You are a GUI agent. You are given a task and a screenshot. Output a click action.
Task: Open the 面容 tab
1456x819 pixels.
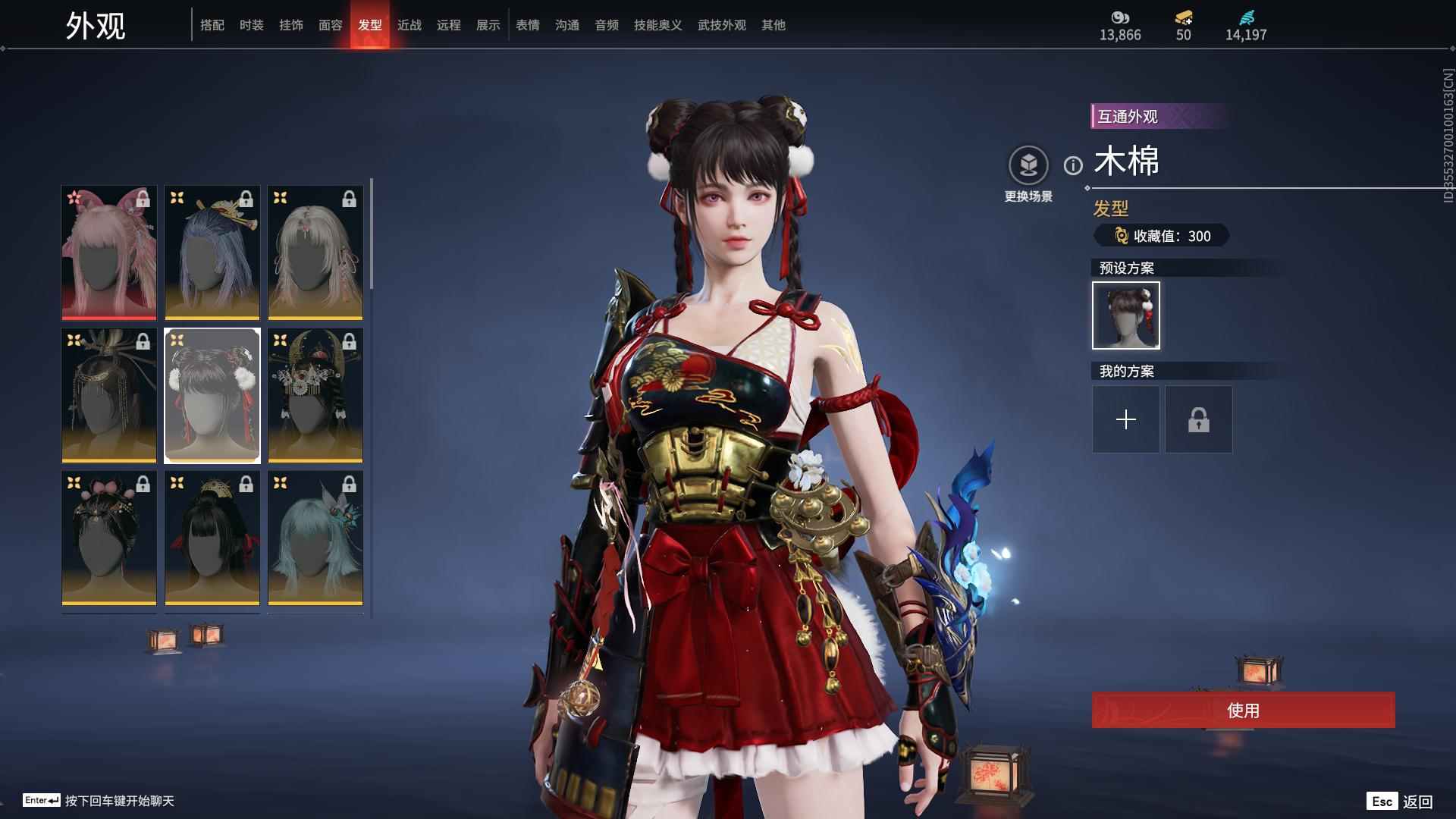point(332,24)
